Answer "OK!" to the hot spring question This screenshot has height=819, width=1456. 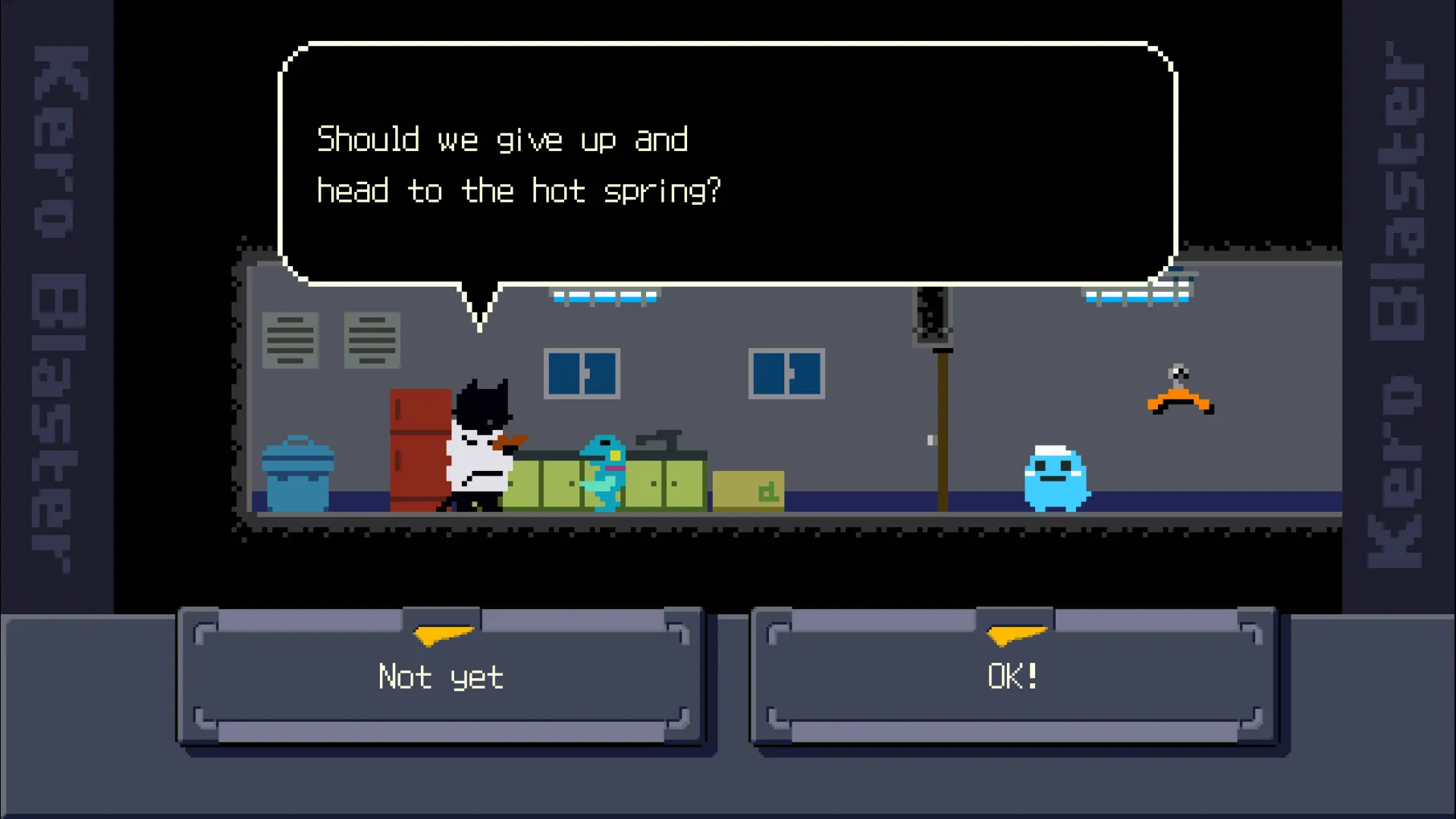tap(1014, 676)
